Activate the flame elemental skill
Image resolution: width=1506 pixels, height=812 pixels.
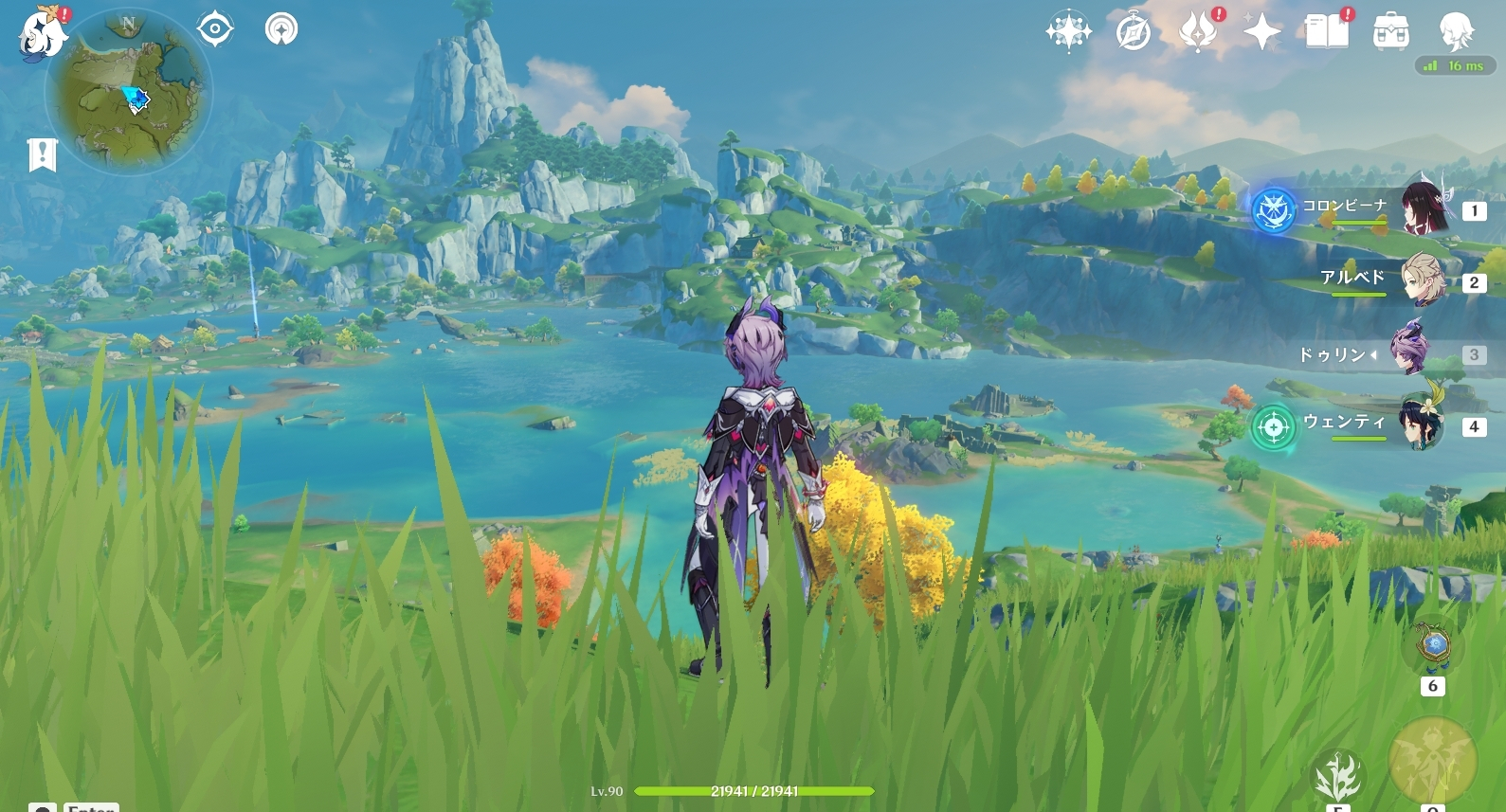pyautogui.click(x=1337, y=777)
